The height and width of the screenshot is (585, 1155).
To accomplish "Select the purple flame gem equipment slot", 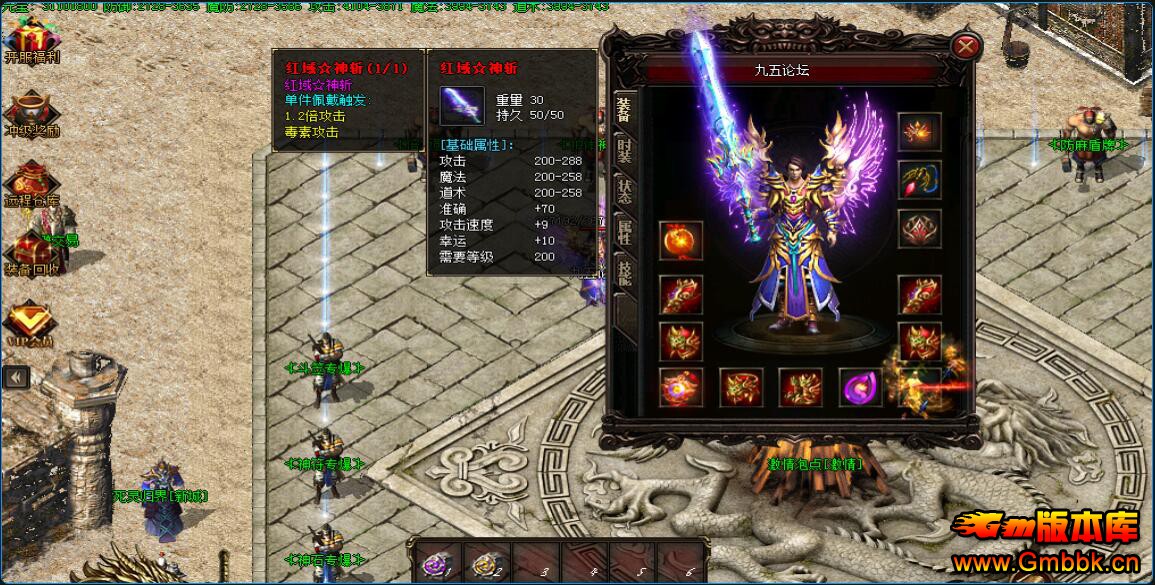I will [859, 388].
